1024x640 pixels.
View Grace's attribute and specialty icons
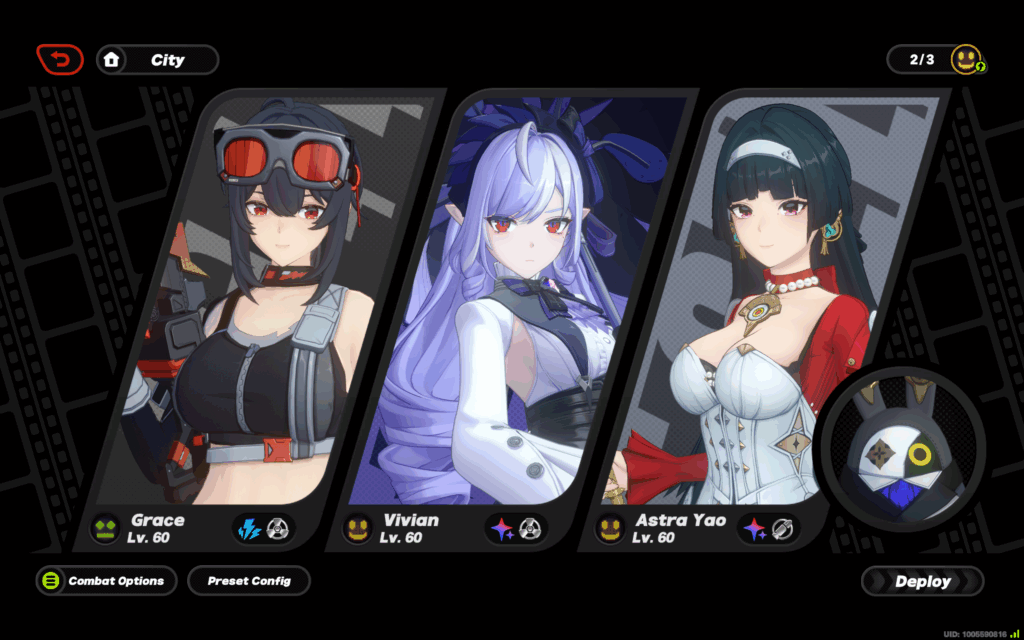(265, 528)
